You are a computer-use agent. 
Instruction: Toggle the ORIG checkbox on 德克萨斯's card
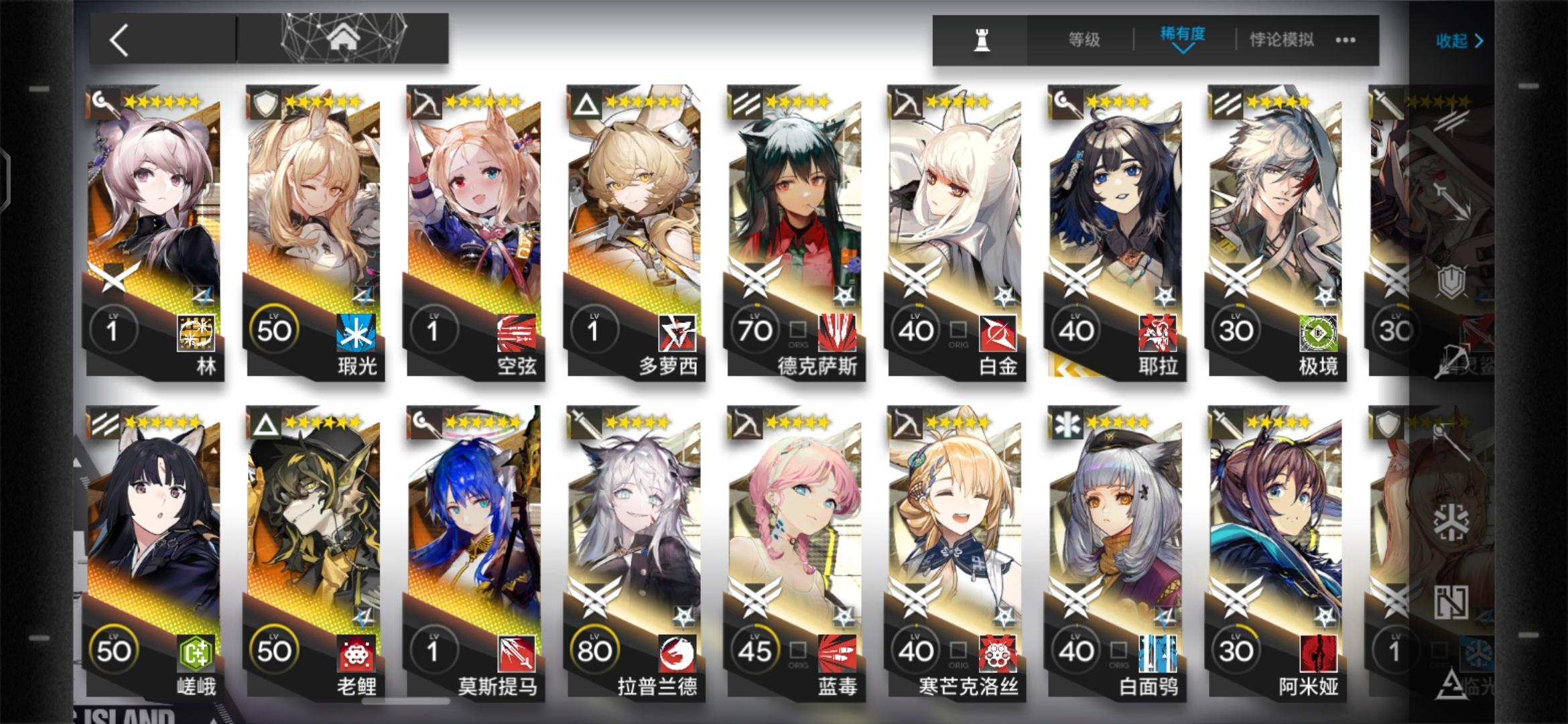point(797,328)
